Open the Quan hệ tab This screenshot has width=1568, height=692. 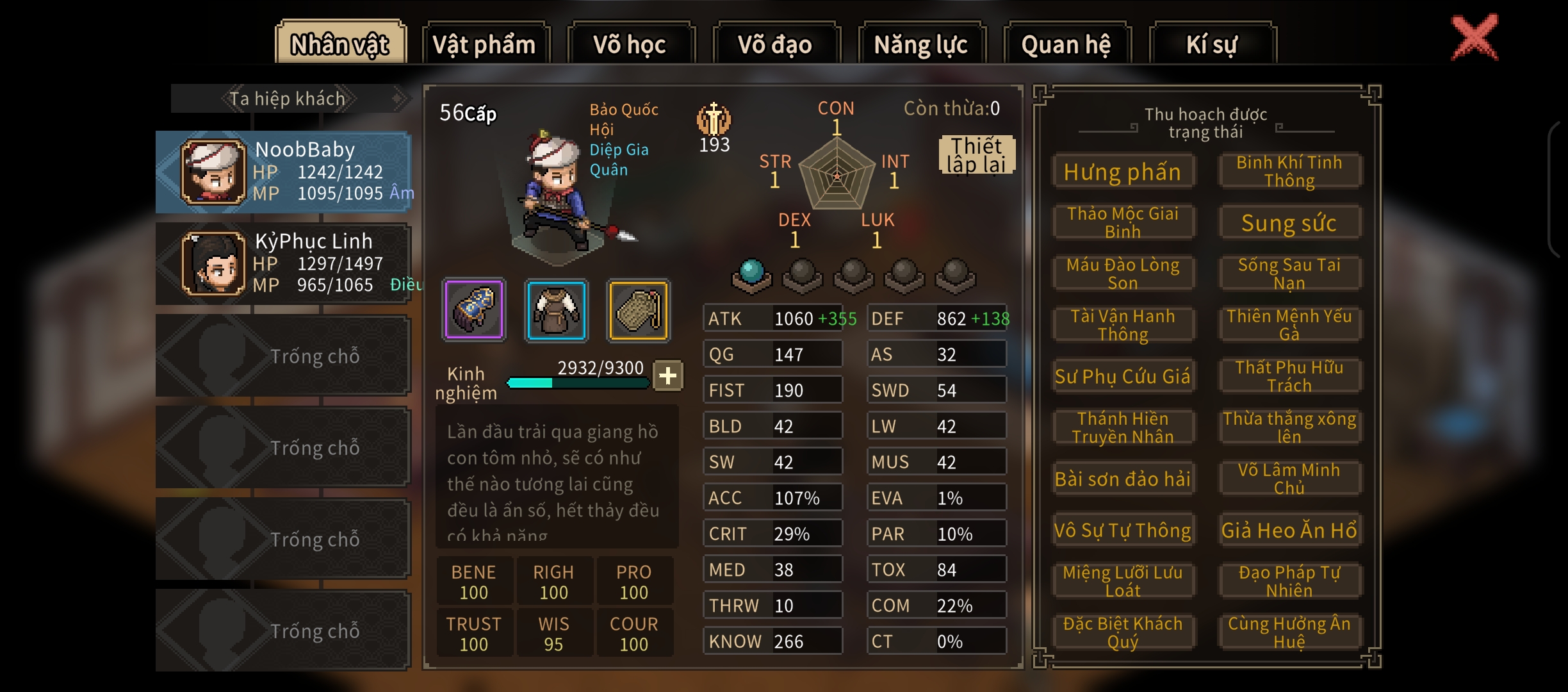[1066, 44]
